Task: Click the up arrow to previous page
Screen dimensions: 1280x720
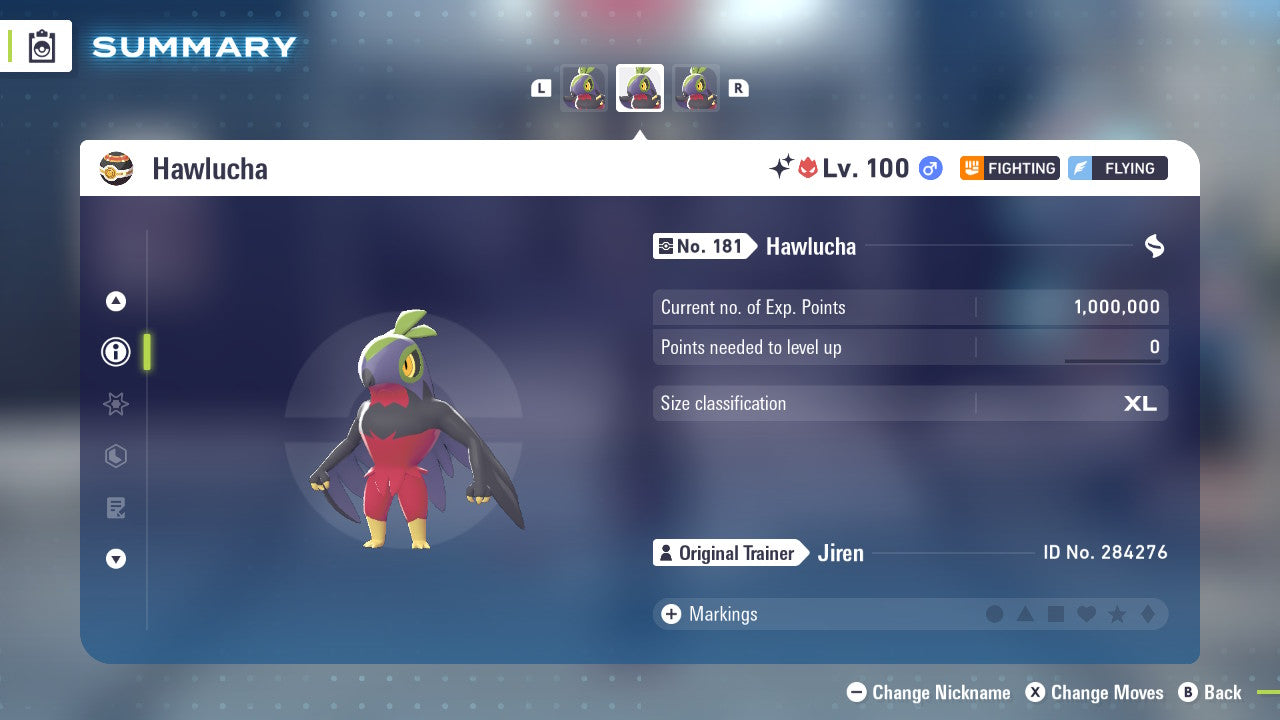Action: click(x=115, y=301)
